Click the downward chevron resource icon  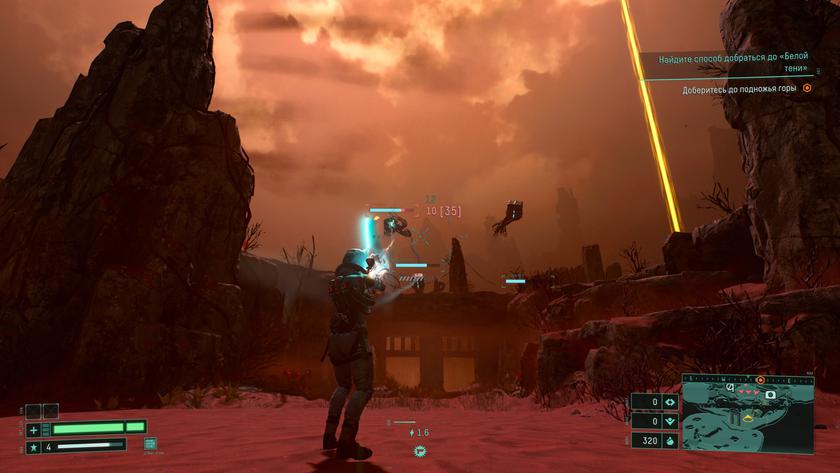click(669, 421)
